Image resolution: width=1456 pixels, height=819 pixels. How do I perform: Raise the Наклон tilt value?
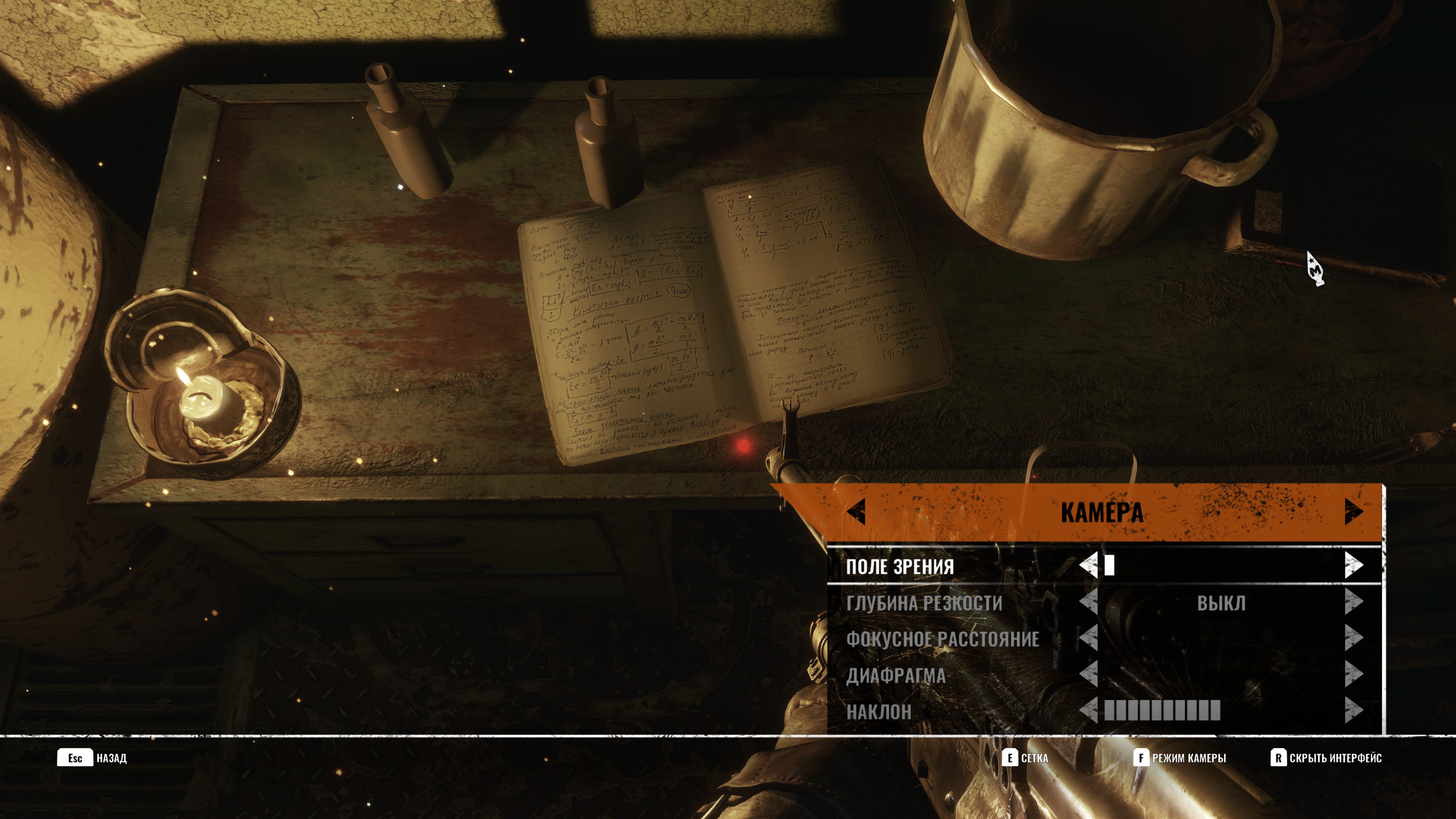tap(1353, 711)
